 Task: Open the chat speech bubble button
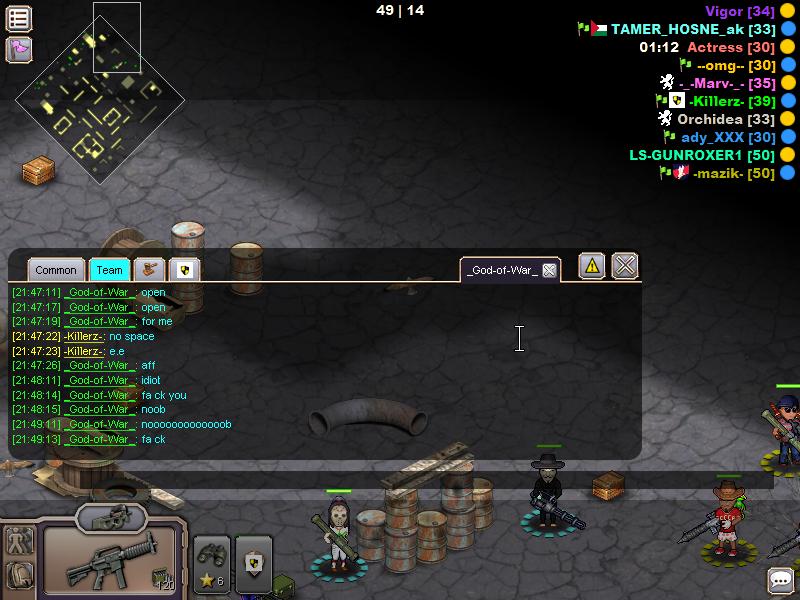tap(781, 581)
